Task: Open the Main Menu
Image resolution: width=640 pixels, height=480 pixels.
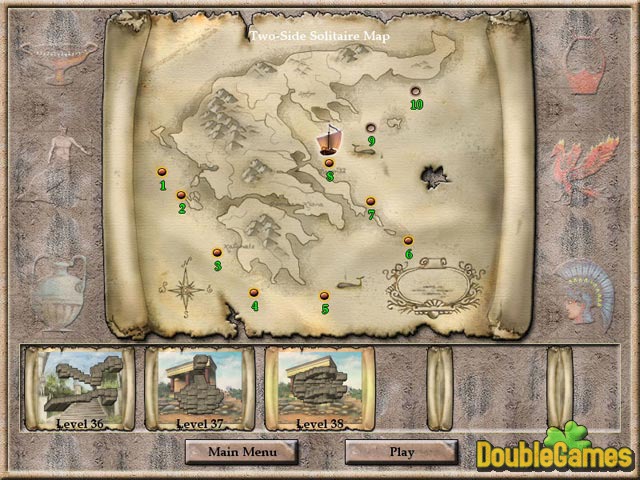Action: point(240,451)
